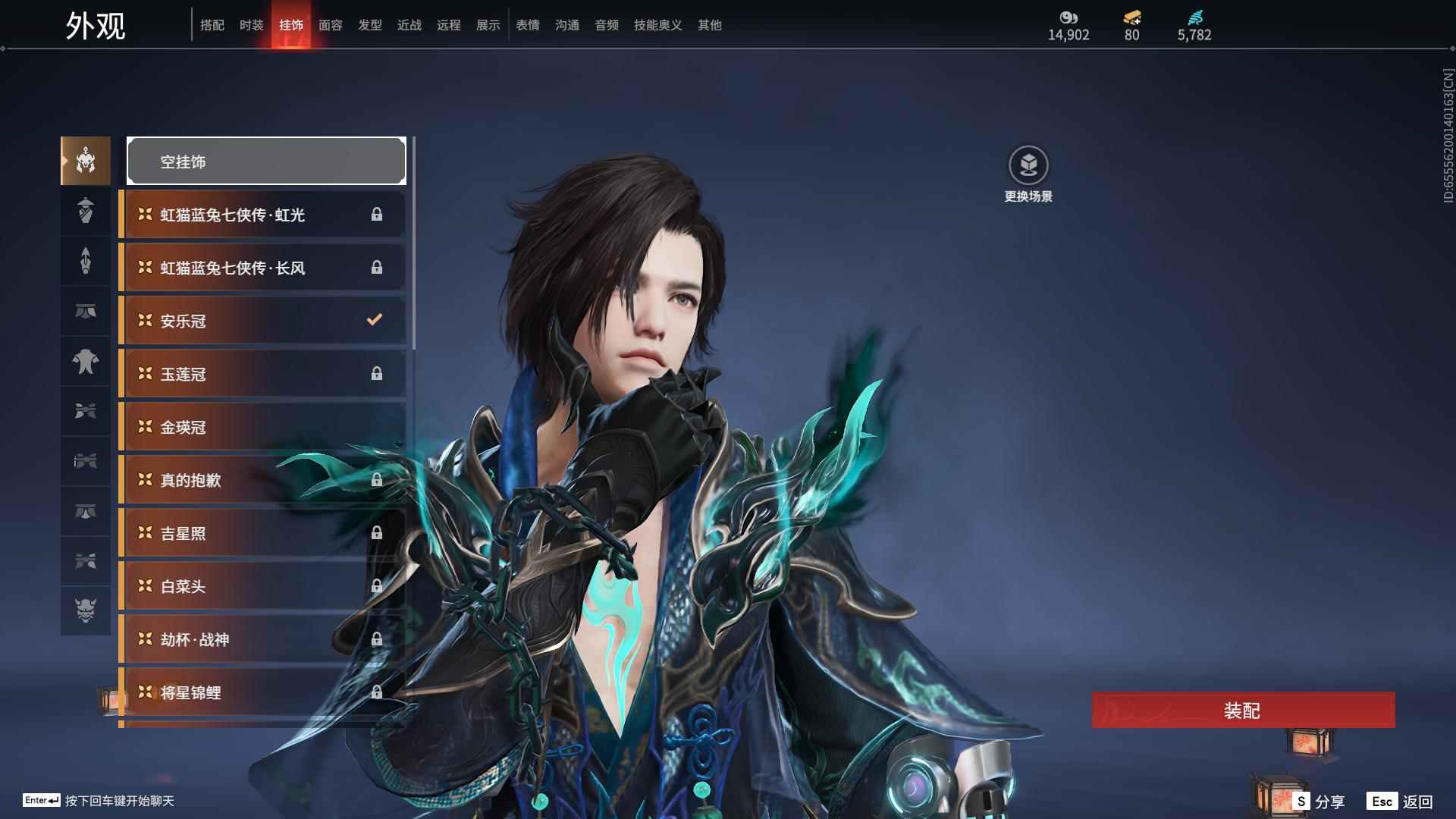Open the 时装 tab
1456x819 pixels.
pyautogui.click(x=252, y=25)
